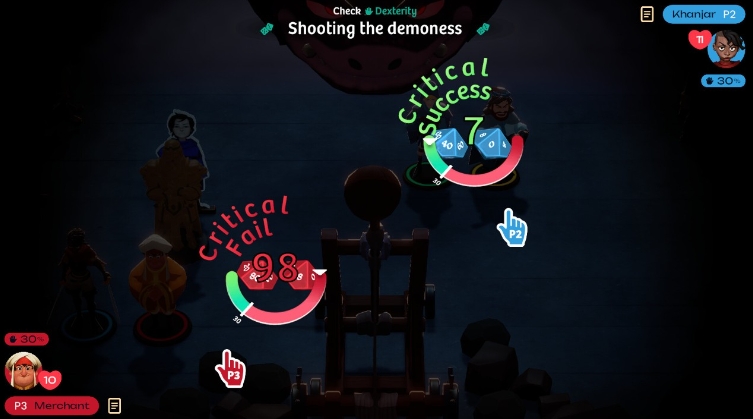Select the P3 Merchant name tag
This screenshot has height=419, width=753.
tap(52, 405)
